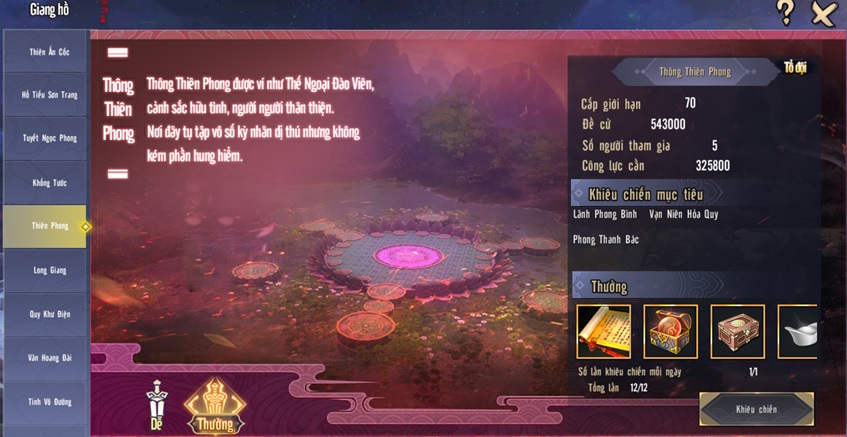Switch to Hổ Tiêu Sơn Trang
847x437 pixels.
(44, 94)
